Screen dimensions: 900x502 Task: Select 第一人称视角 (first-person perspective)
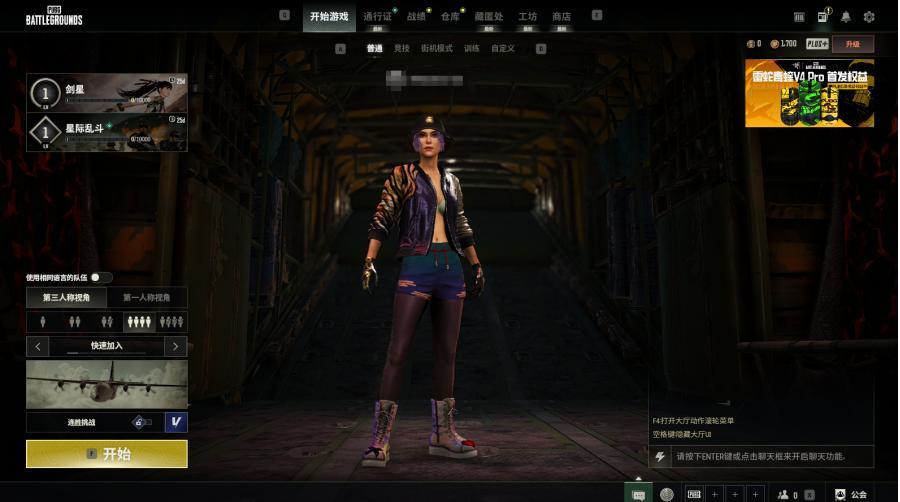[x=147, y=297]
